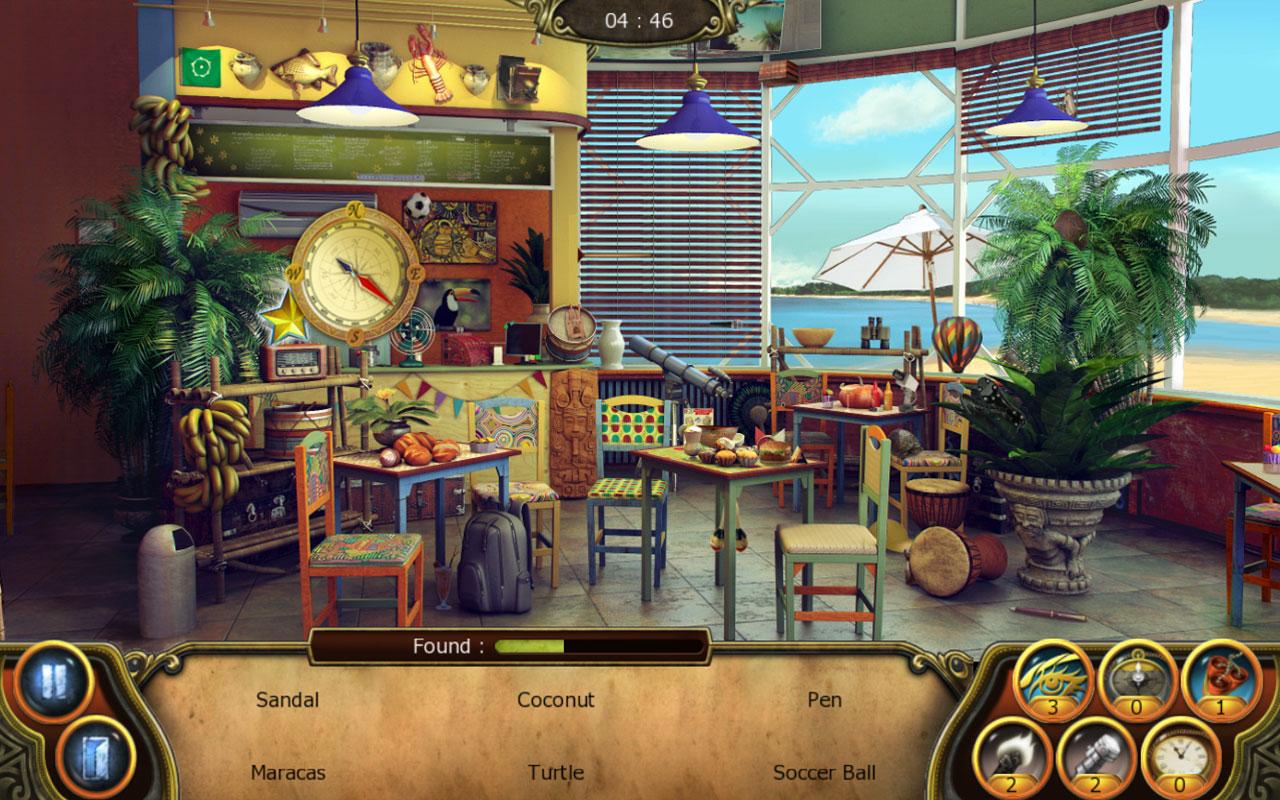
Task: Click "Maracas" on the word list
Action: coord(287,773)
